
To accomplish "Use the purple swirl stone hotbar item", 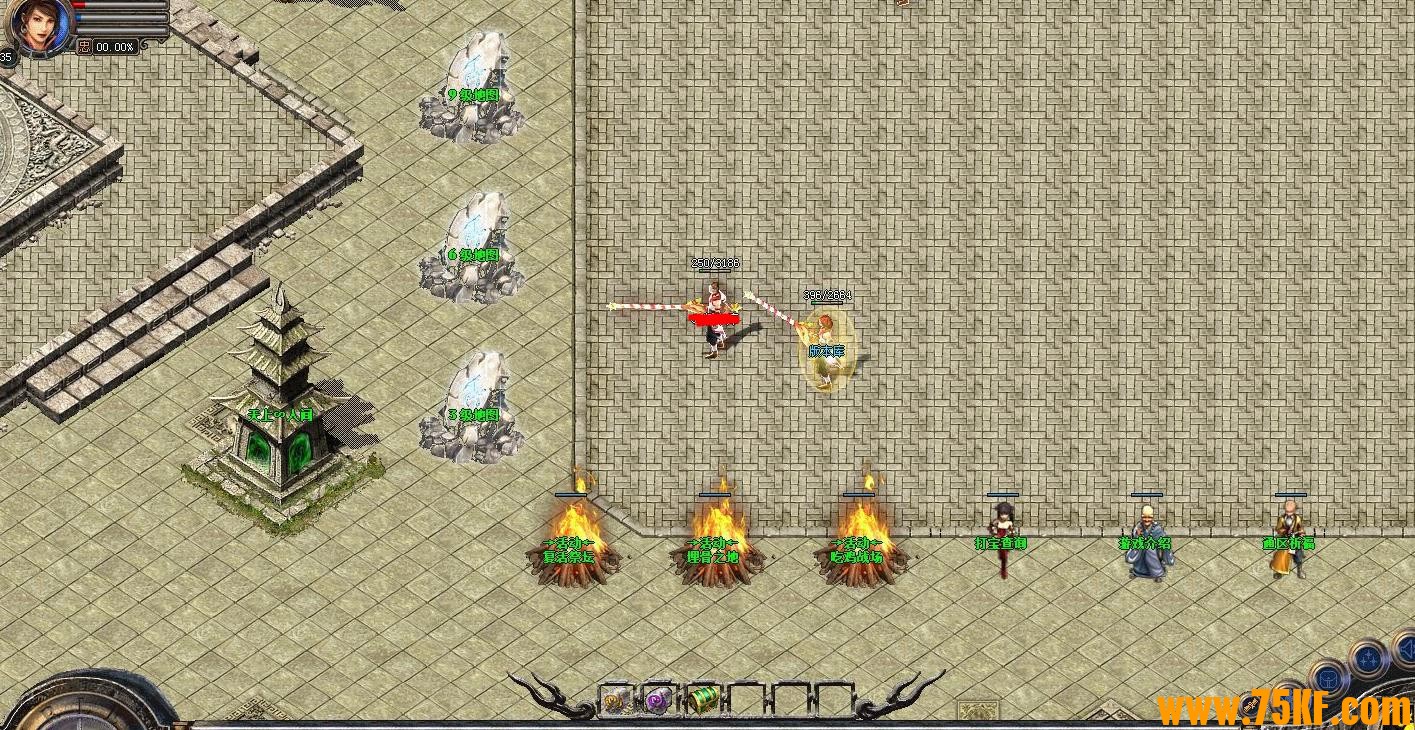I will [658, 699].
